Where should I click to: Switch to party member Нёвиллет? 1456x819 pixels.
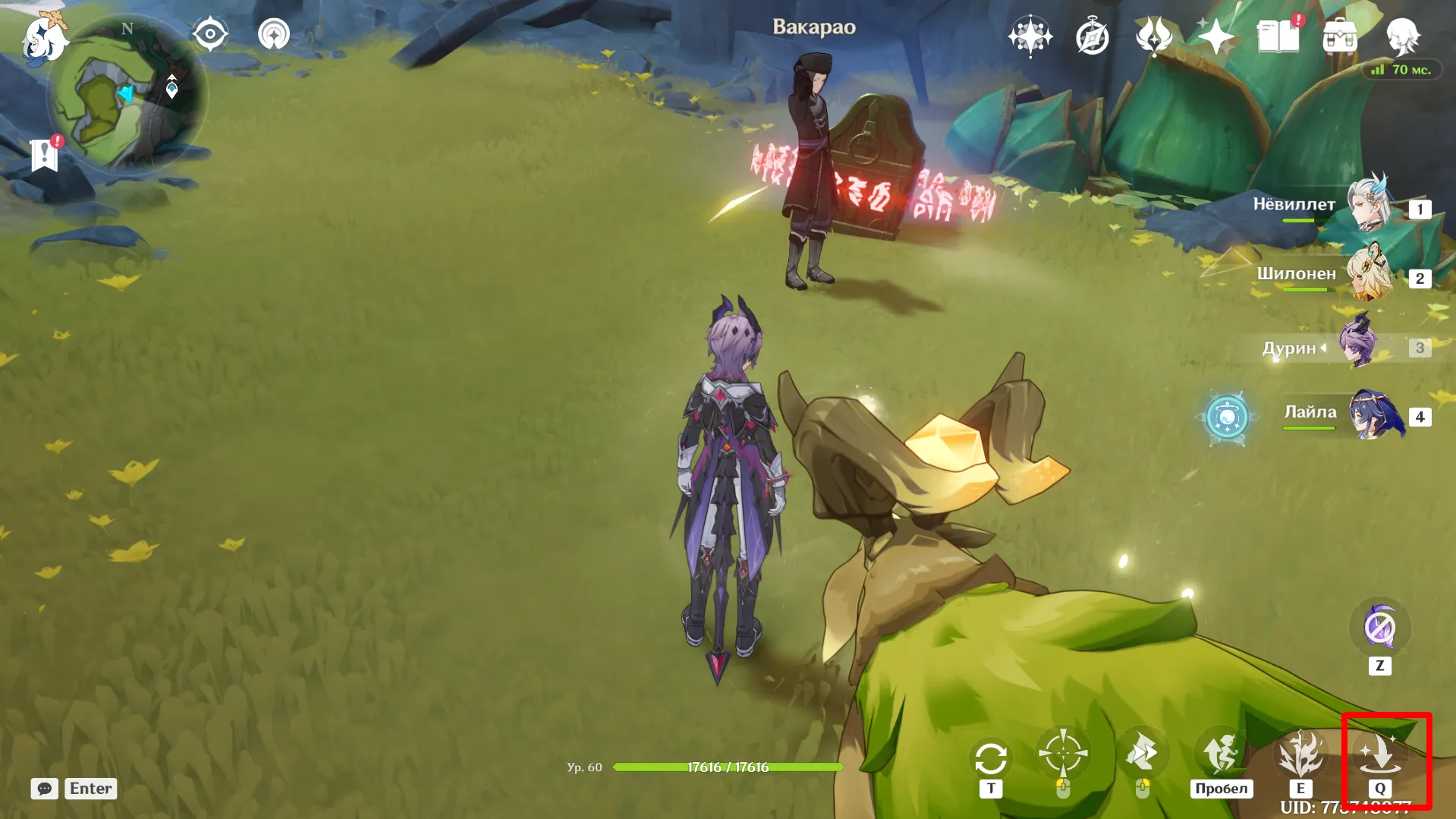click(1370, 204)
